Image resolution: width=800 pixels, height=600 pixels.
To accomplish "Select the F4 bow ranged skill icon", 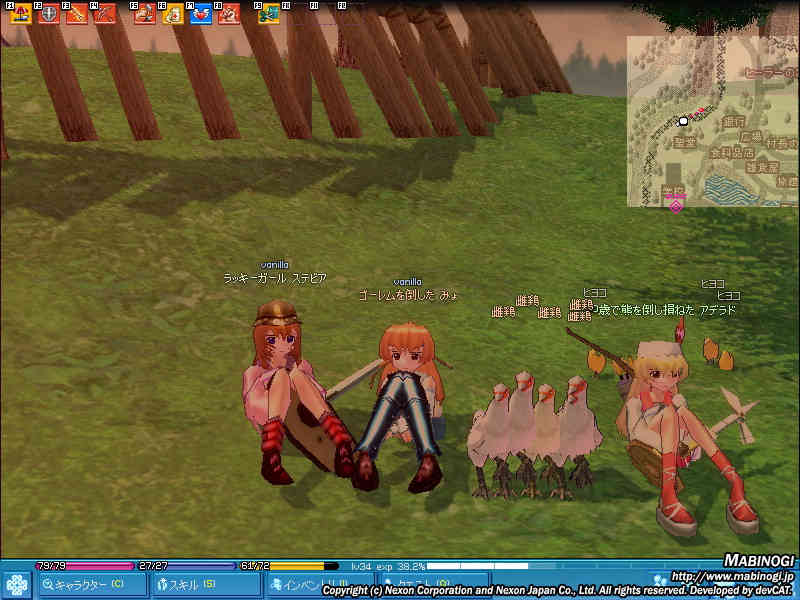I will click(104, 14).
